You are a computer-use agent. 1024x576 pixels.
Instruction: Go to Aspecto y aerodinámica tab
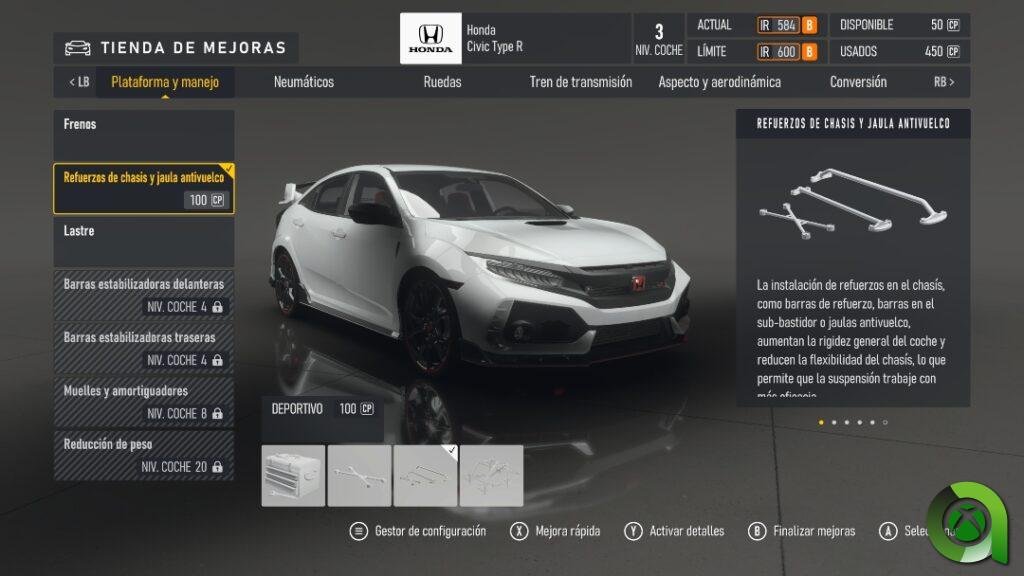coord(719,82)
